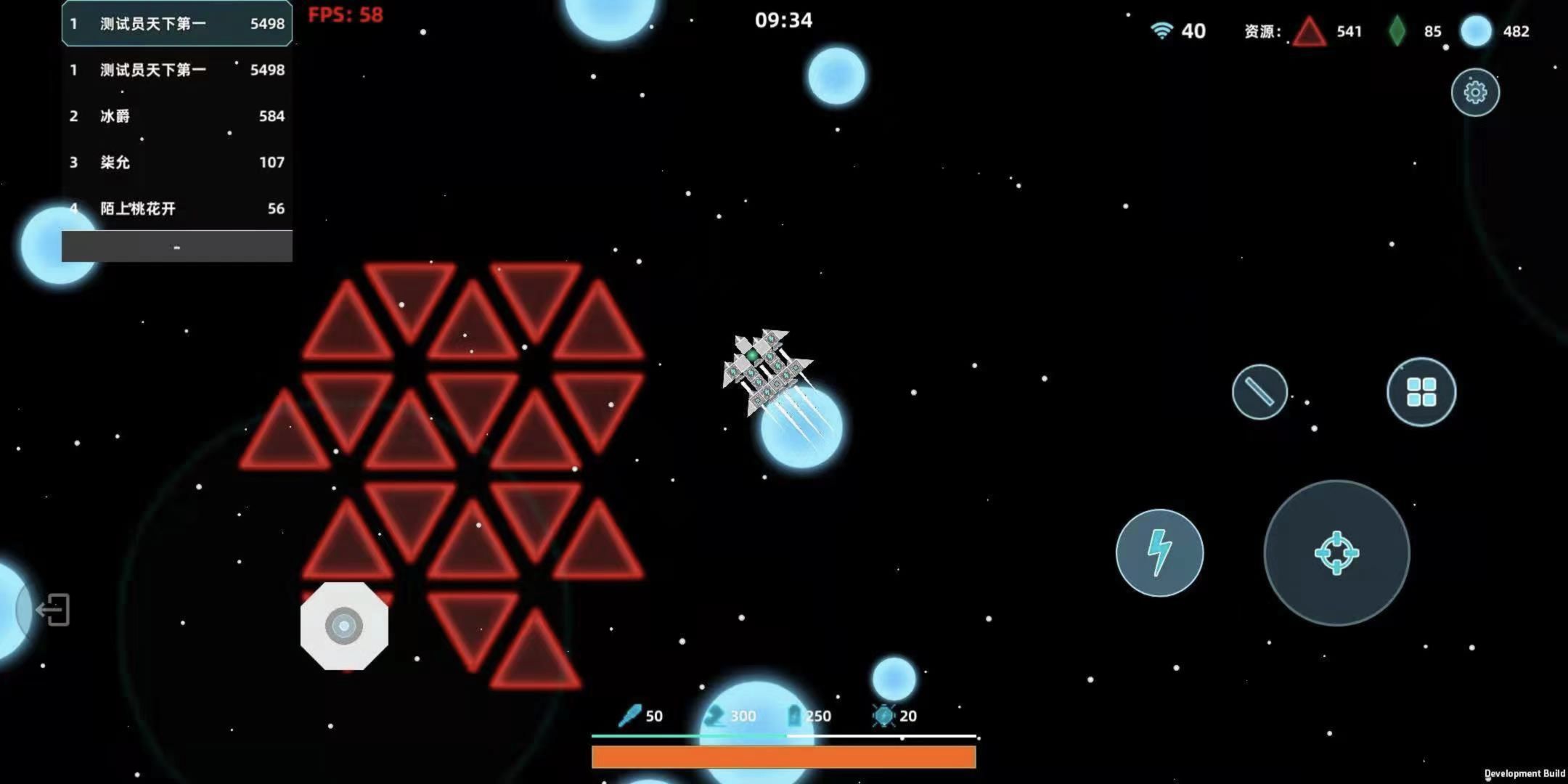Click the 09:34 match timer
The width and height of the screenshot is (1568, 784).
point(785,20)
